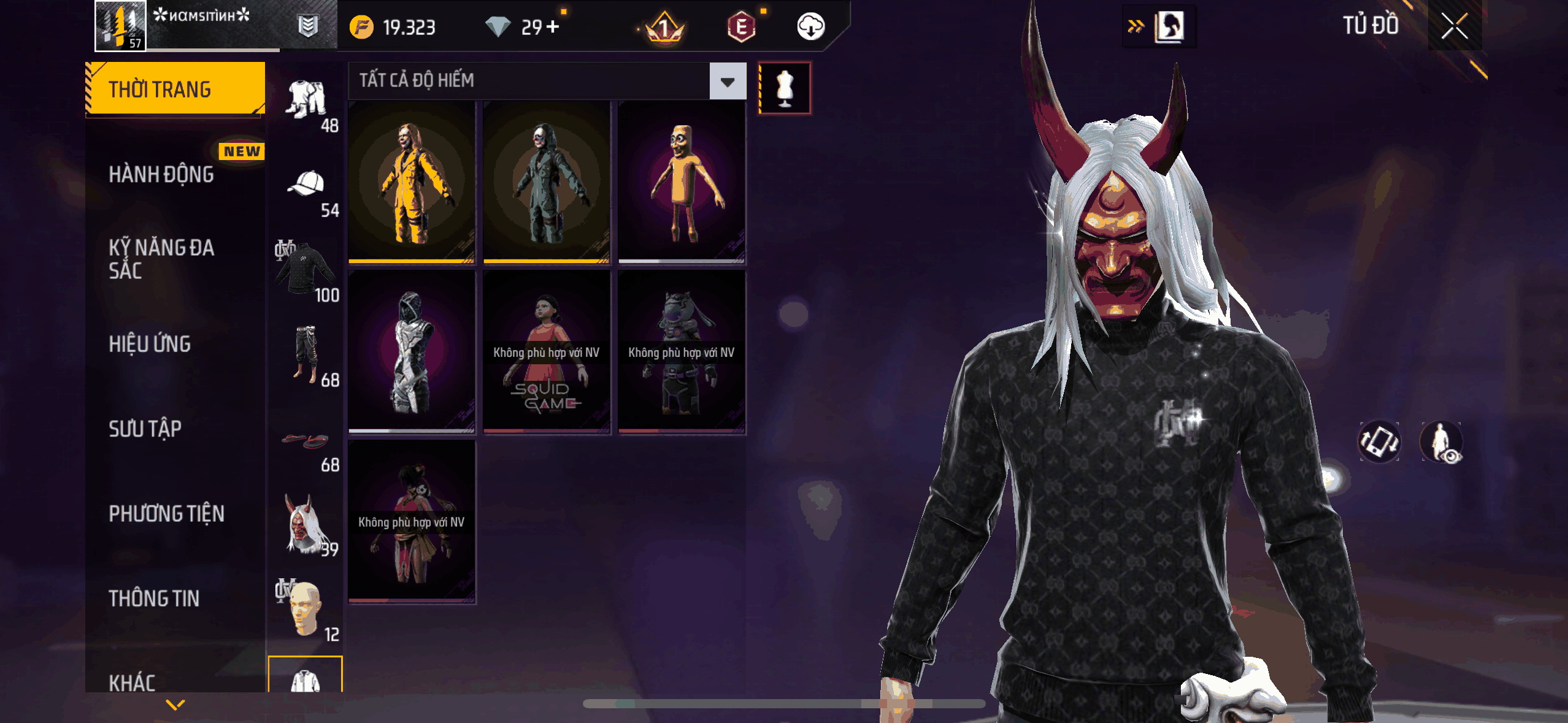The image size is (1568, 723).
Task: Choose the dark green clown jumpsuit outfit
Action: tap(547, 182)
